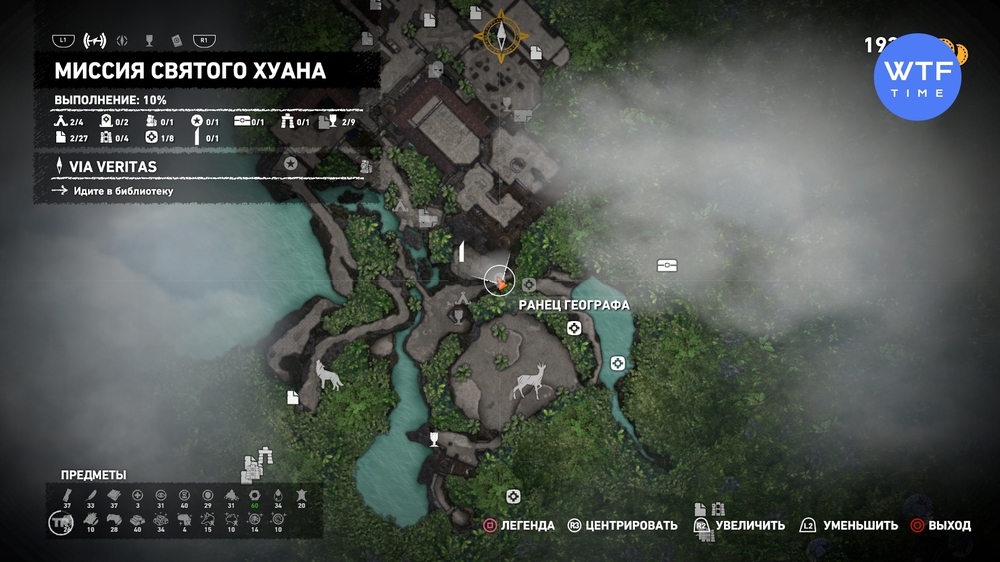Click the relic goblet marker by the lower pond
Screen dimensions: 1000x562
pos(434,438)
